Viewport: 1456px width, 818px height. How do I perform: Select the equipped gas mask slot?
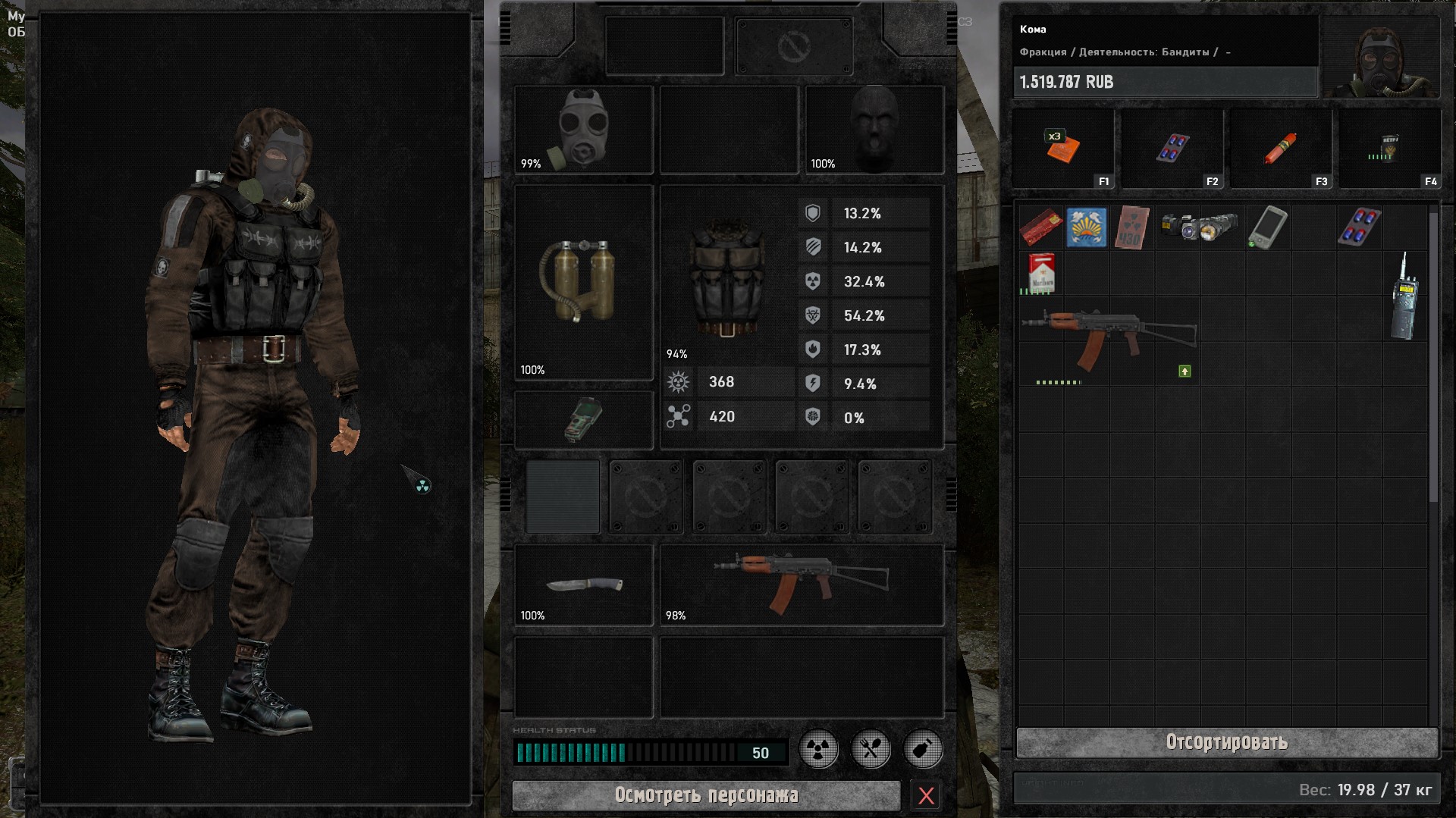click(583, 129)
